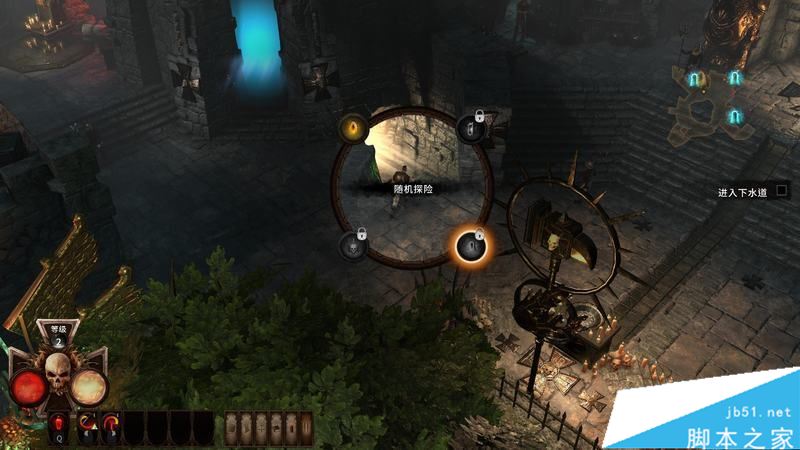800x450 pixels.
Task: Click the locked icon at the wheel's upper right
Action: pyautogui.click(x=471, y=127)
